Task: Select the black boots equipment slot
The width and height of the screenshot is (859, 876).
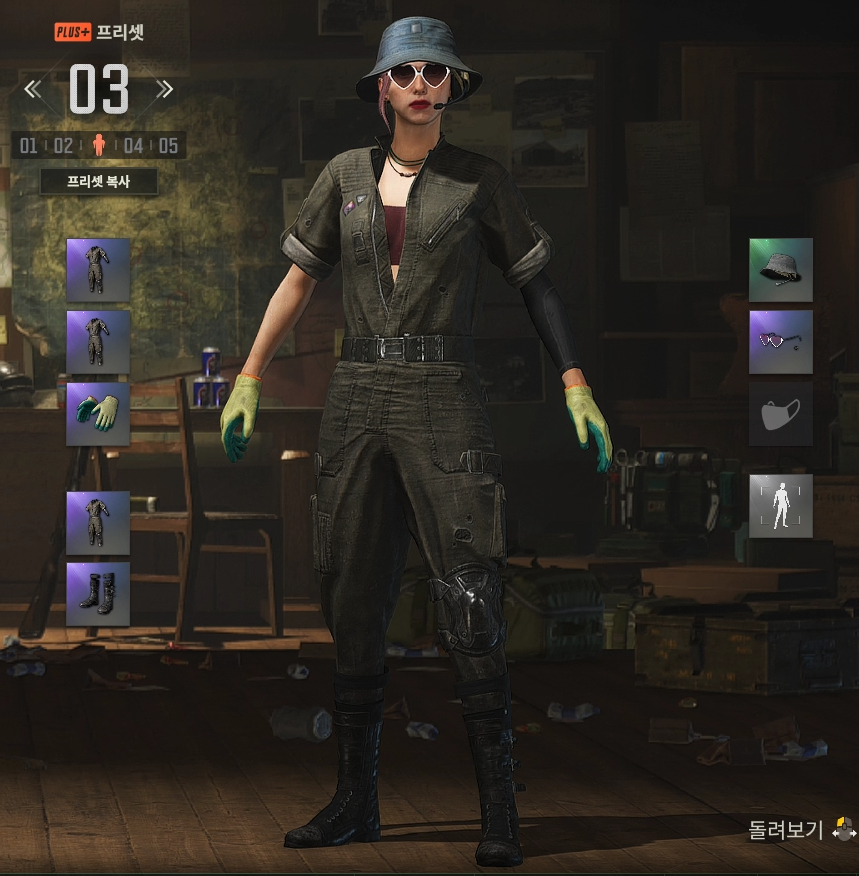Action: (98, 594)
